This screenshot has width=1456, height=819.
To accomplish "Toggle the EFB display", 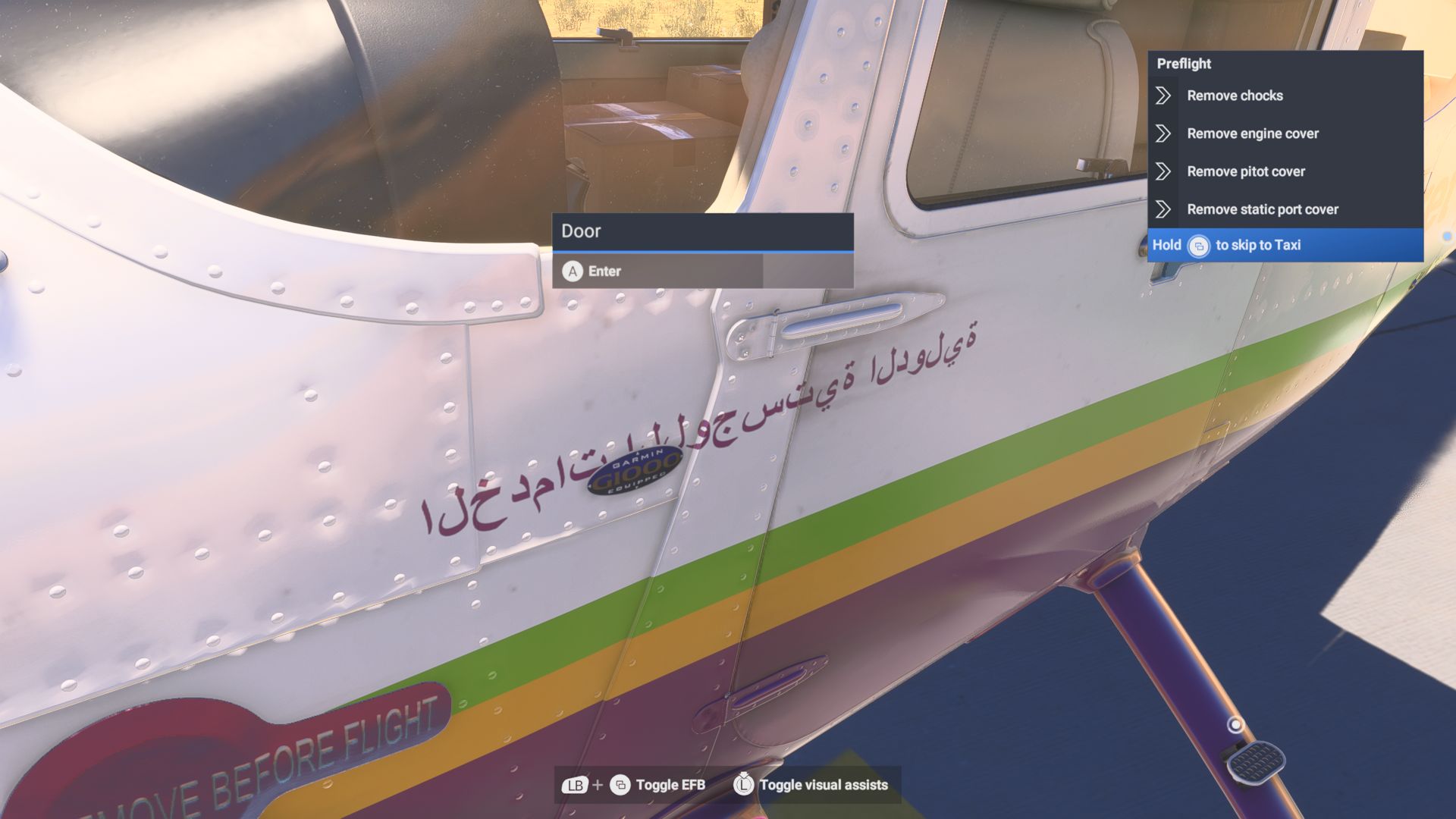I will tap(670, 786).
